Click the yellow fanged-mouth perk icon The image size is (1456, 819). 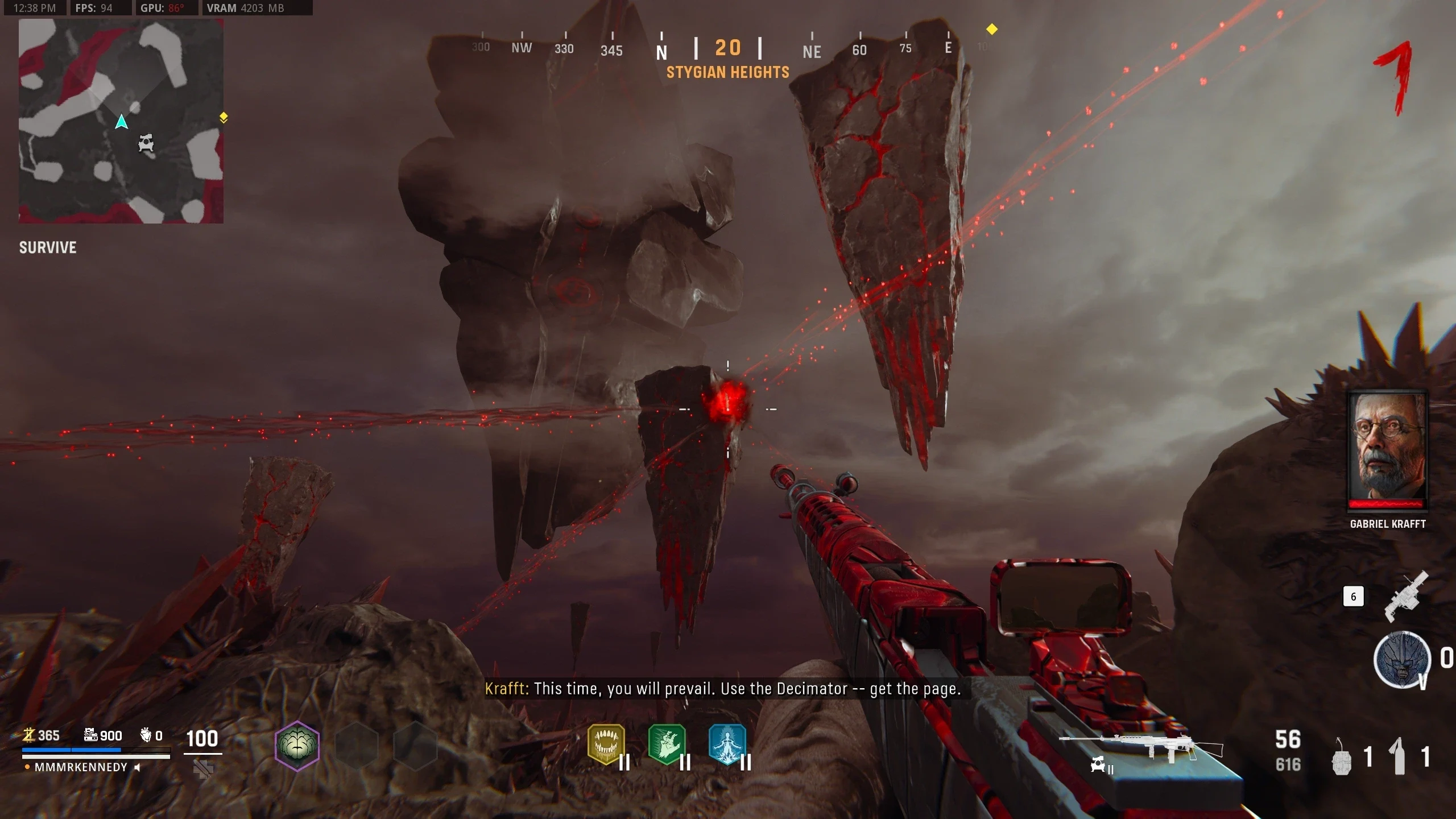(x=606, y=744)
